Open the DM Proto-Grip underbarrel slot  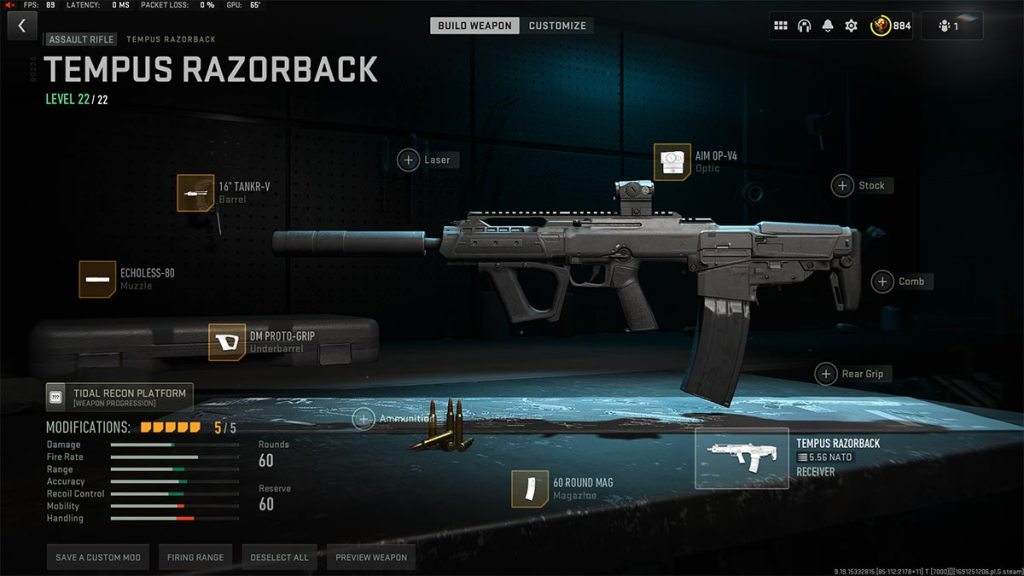click(227, 342)
